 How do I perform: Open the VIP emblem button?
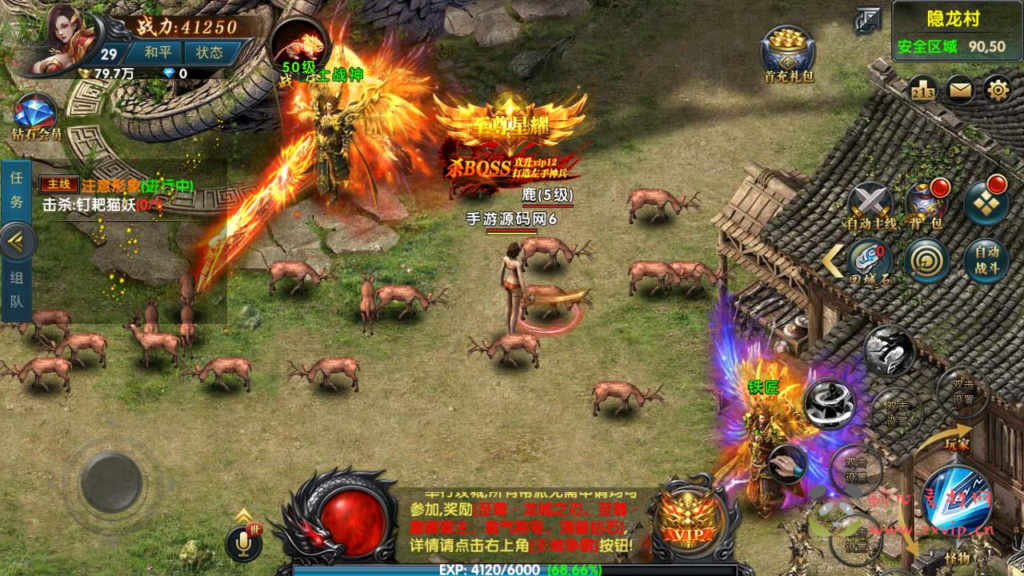pyautogui.click(x=695, y=520)
